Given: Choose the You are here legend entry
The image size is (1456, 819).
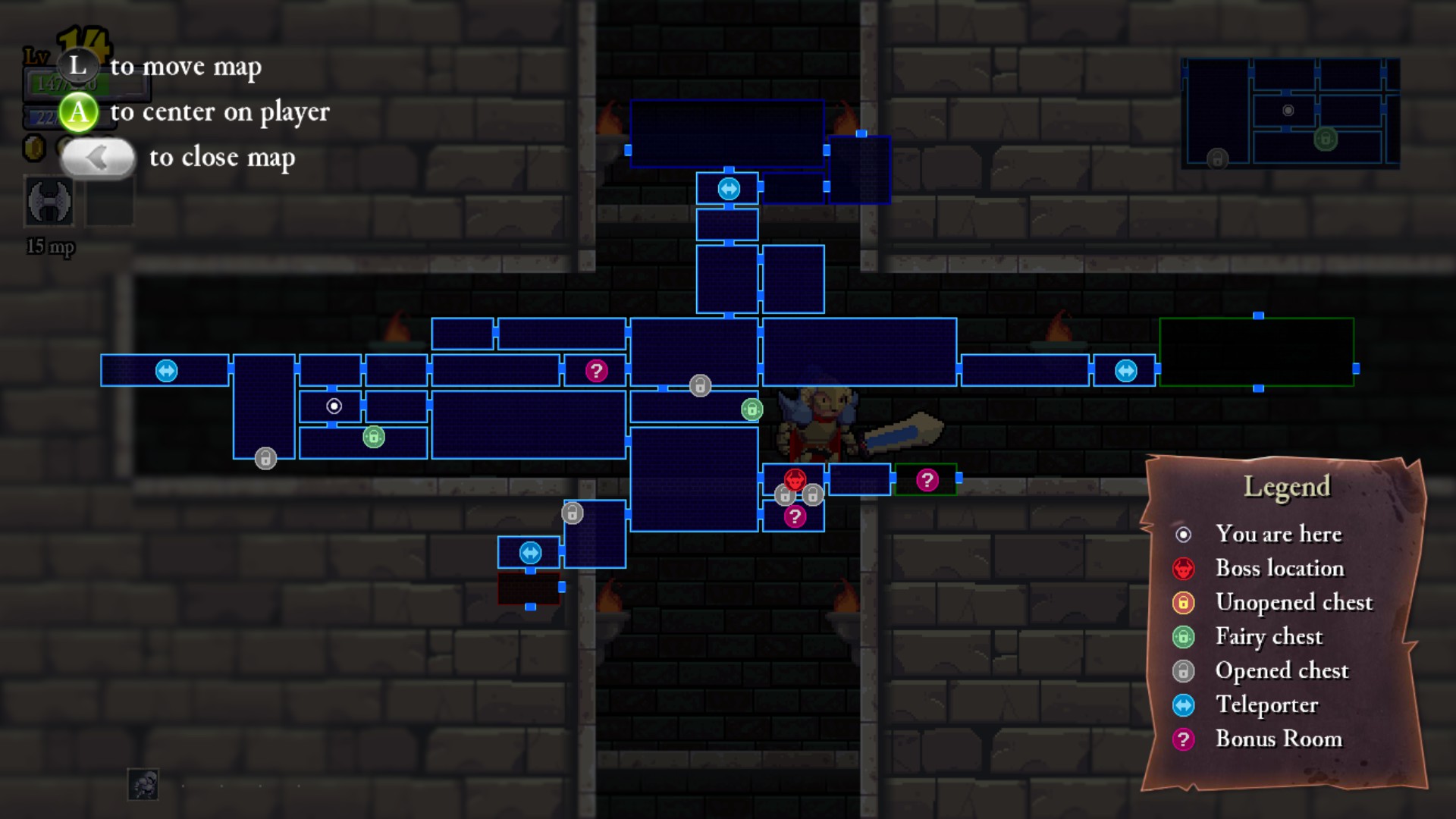Looking at the screenshot, I should coord(1278,534).
